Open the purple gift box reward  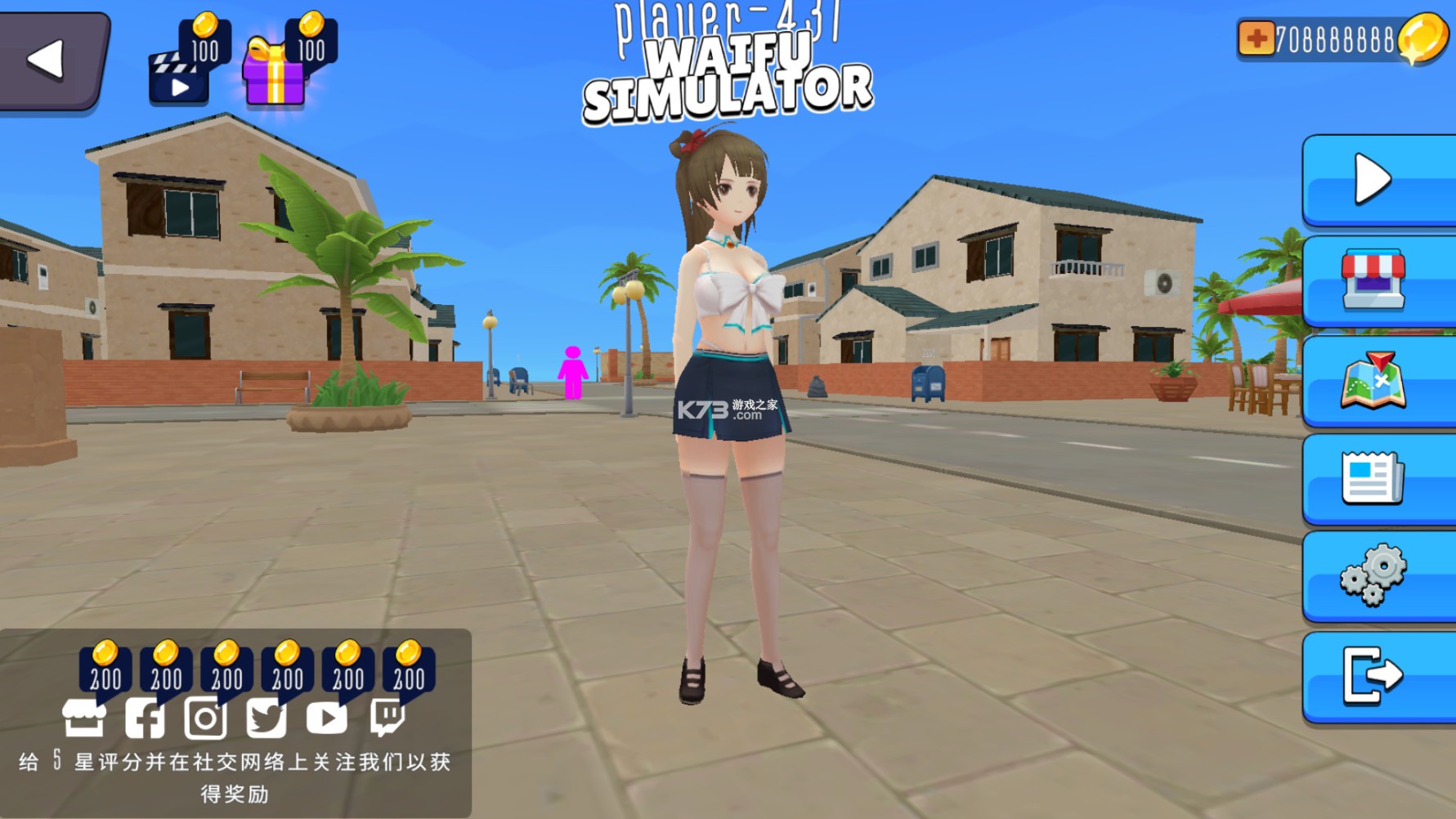click(276, 75)
